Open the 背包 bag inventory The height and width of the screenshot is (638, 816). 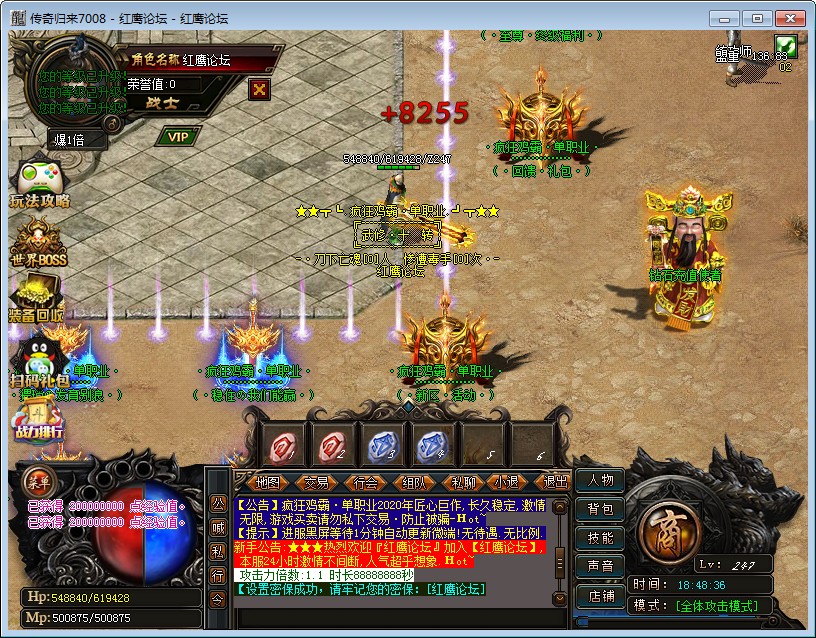pyautogui.click(x=600, y=510)
